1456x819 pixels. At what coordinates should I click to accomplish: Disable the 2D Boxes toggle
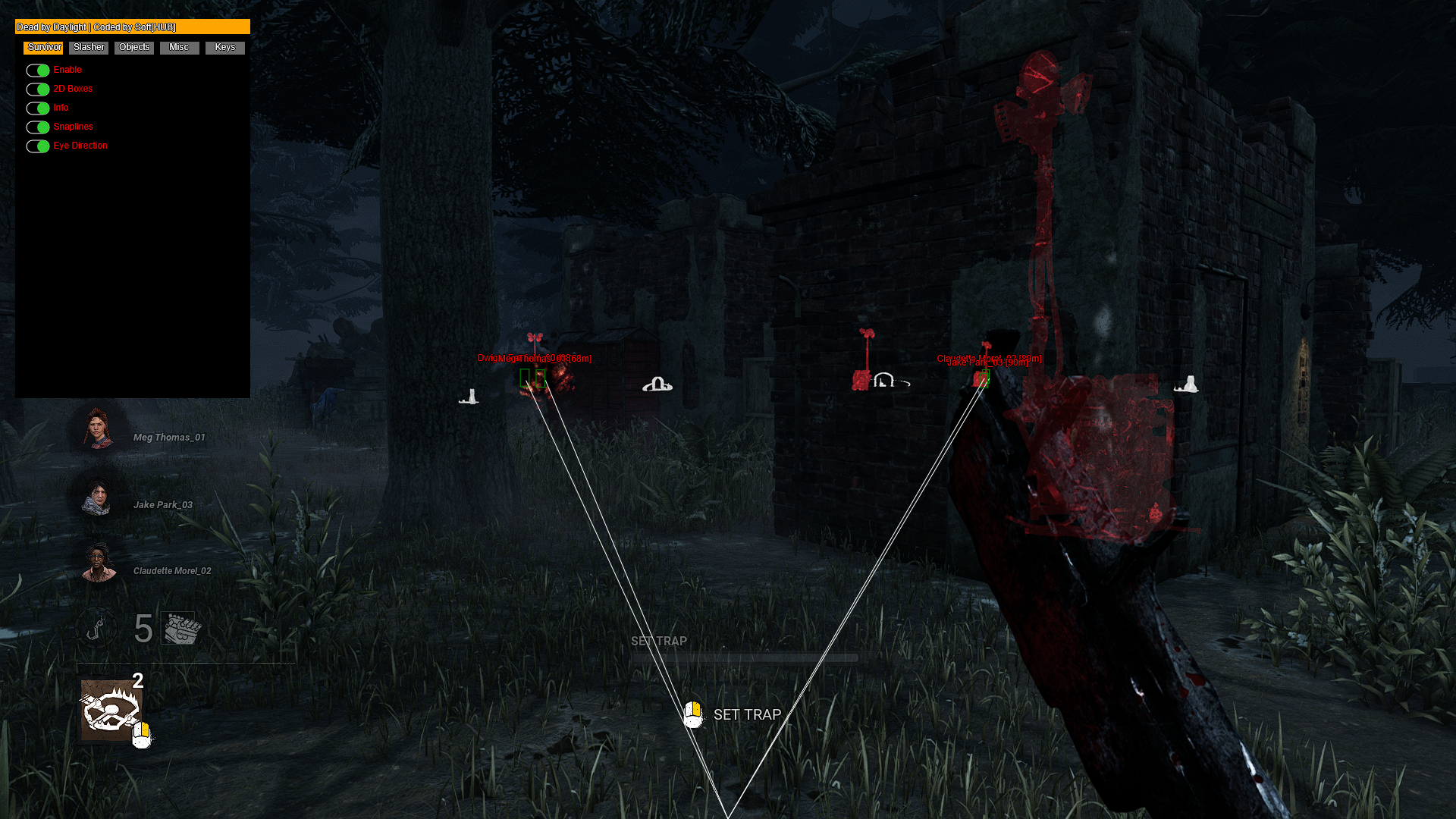[x=38, y=89]
